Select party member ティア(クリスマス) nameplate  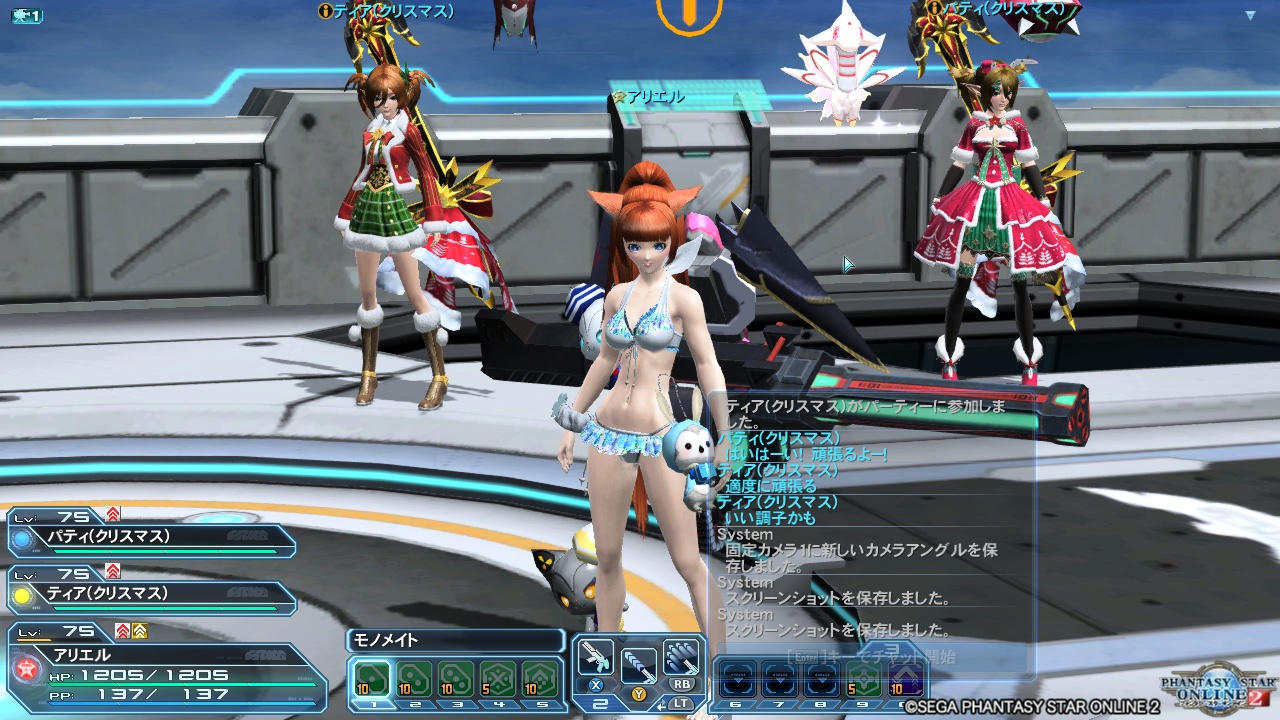point(107,592)
